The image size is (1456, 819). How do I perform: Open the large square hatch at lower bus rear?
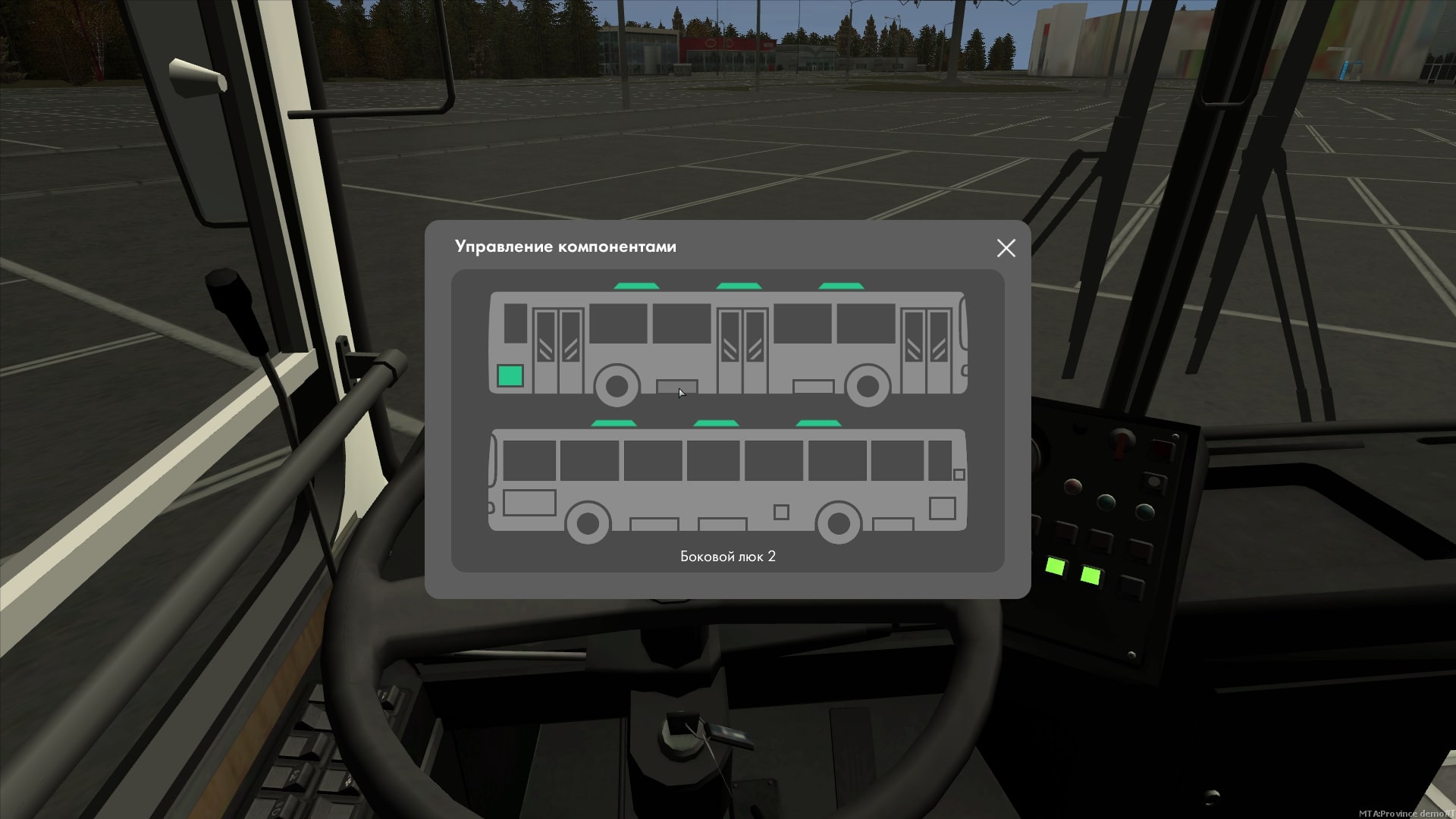[x=942, y=508]
